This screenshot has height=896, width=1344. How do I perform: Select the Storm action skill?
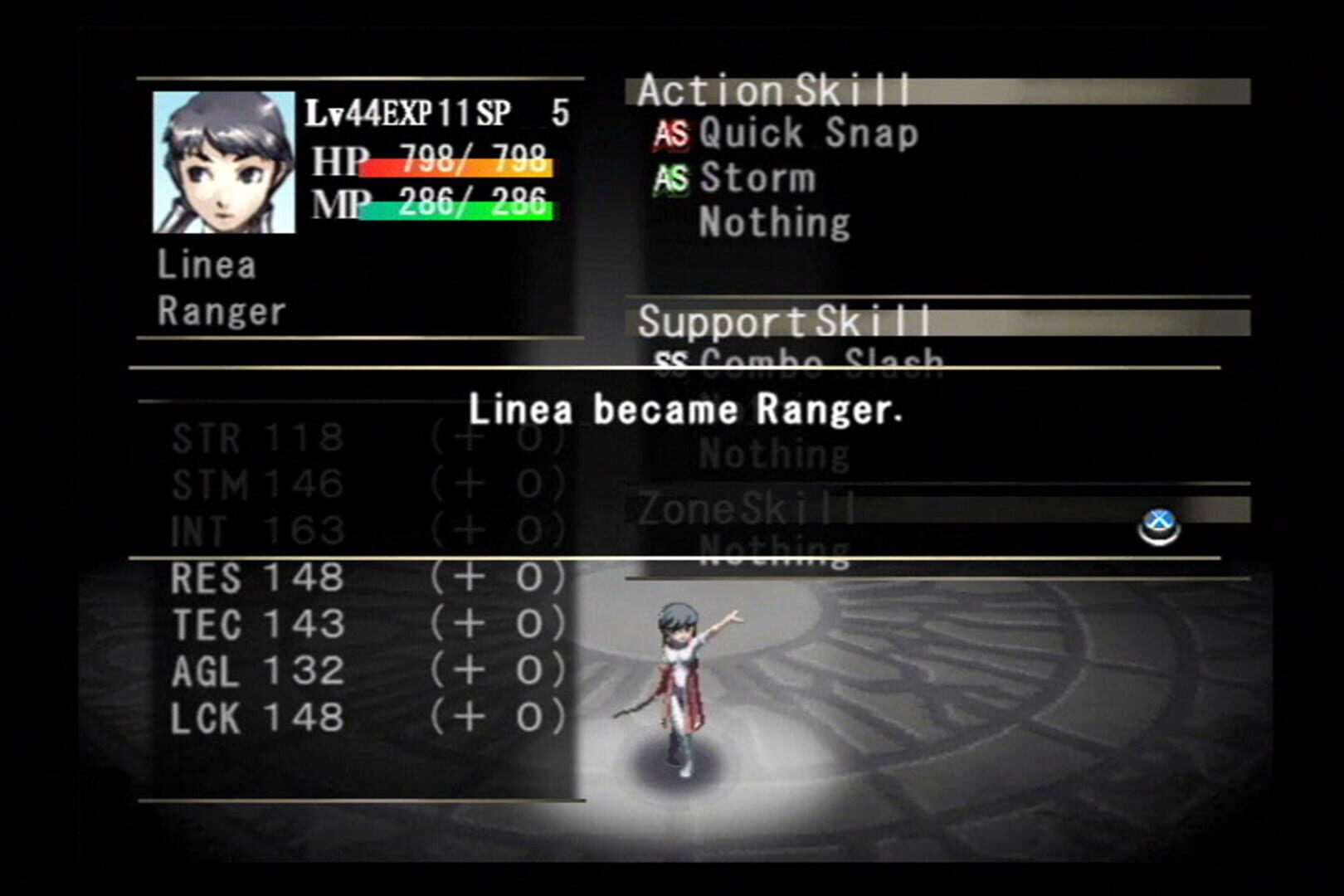tap(755, 178)
